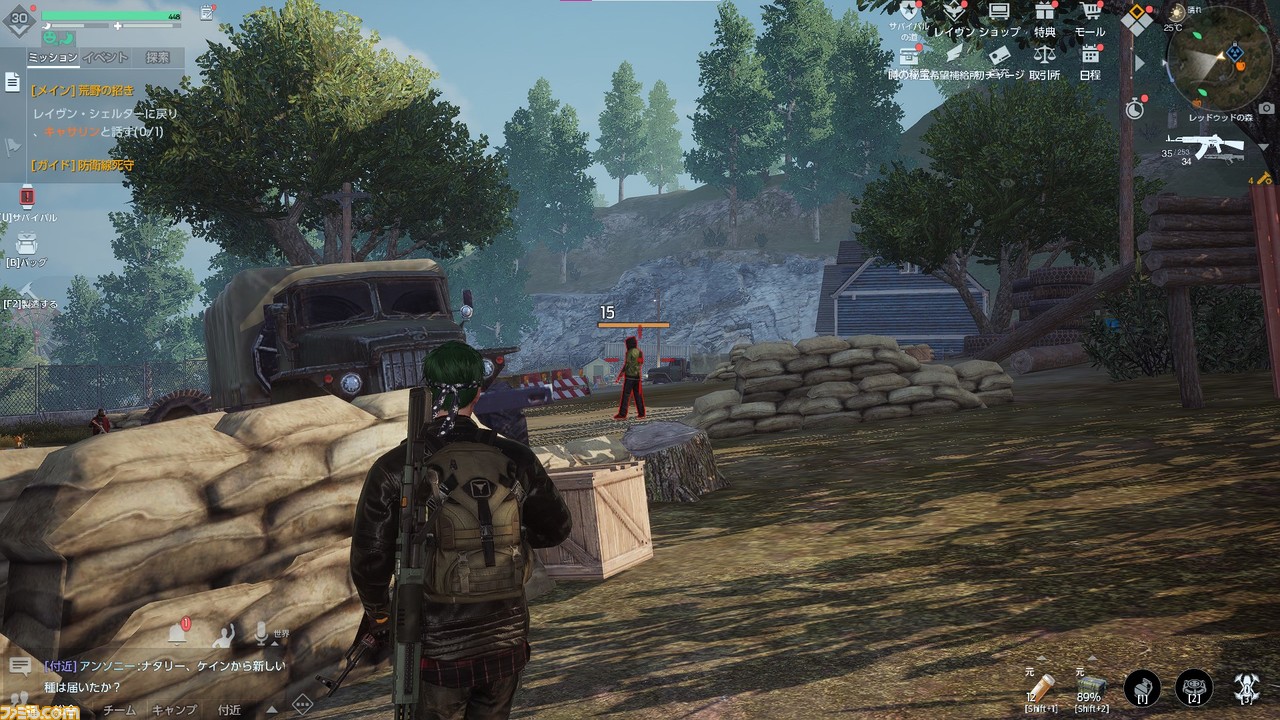Viewport: 1280px width, 720px height.
Task: Open the モール shopping cart
Action: point(1089,13)
